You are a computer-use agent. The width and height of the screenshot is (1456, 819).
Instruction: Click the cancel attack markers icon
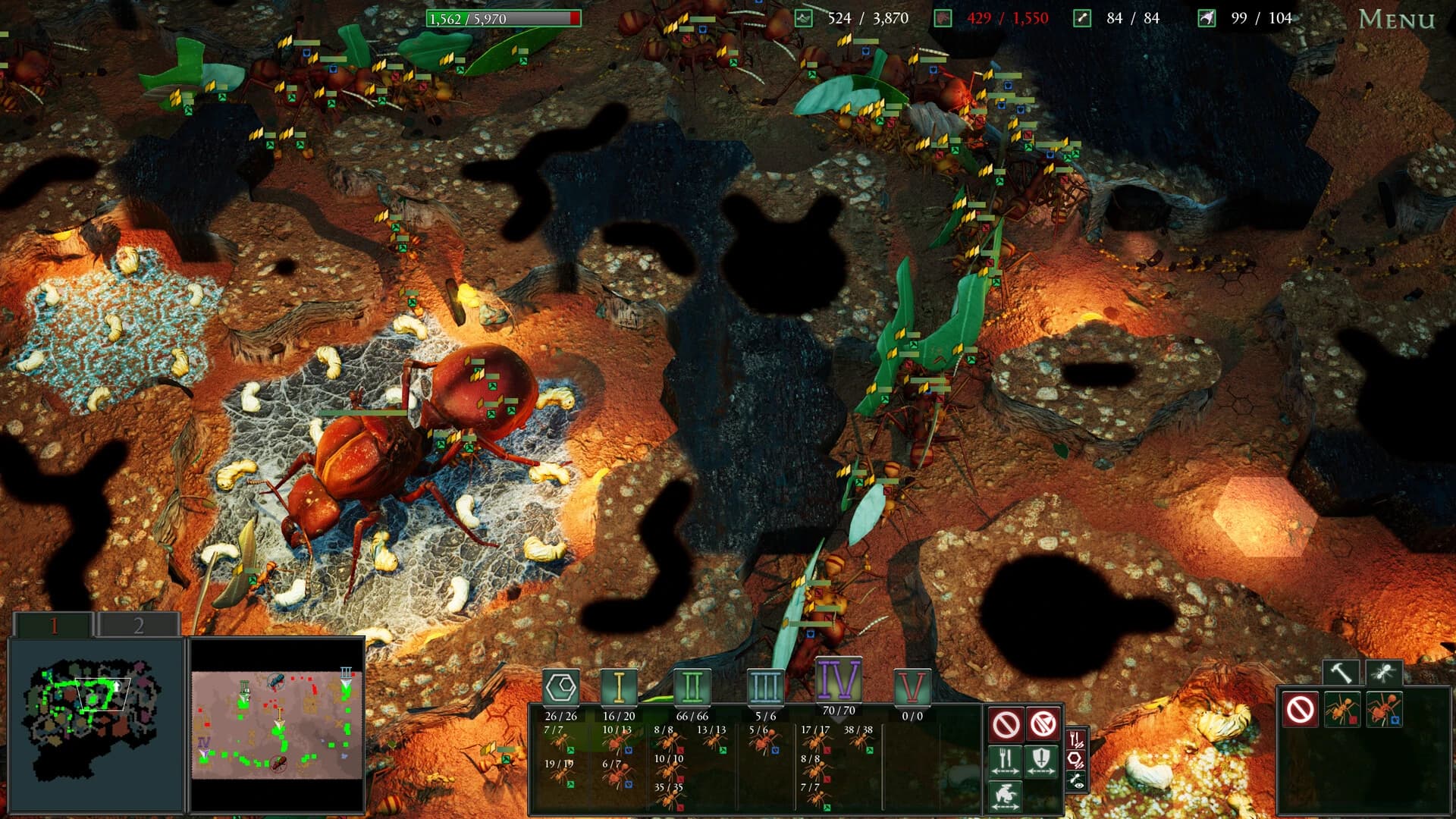pyautogui.click(x=1042, y=723)
